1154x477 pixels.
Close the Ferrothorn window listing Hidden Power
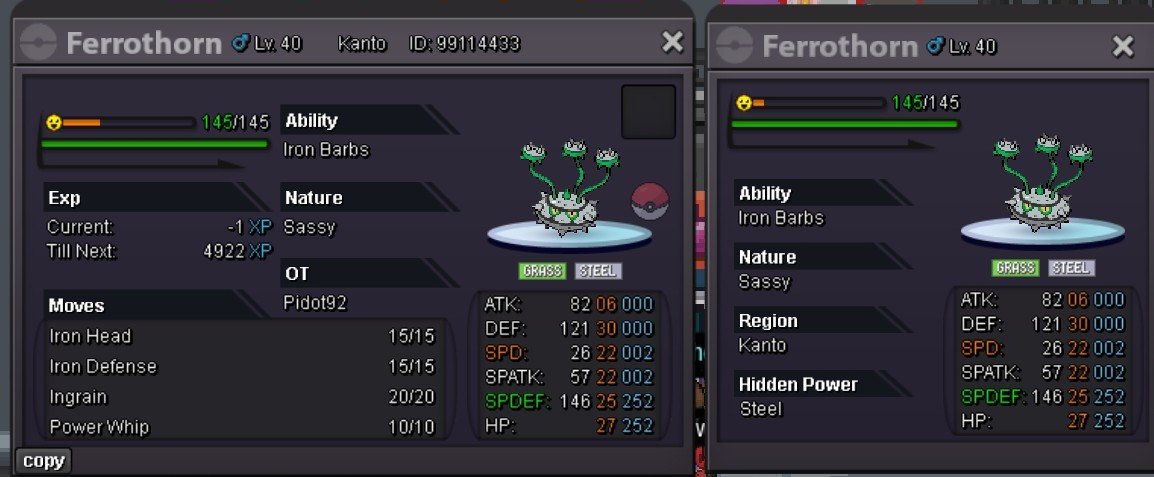point(1123,46)
